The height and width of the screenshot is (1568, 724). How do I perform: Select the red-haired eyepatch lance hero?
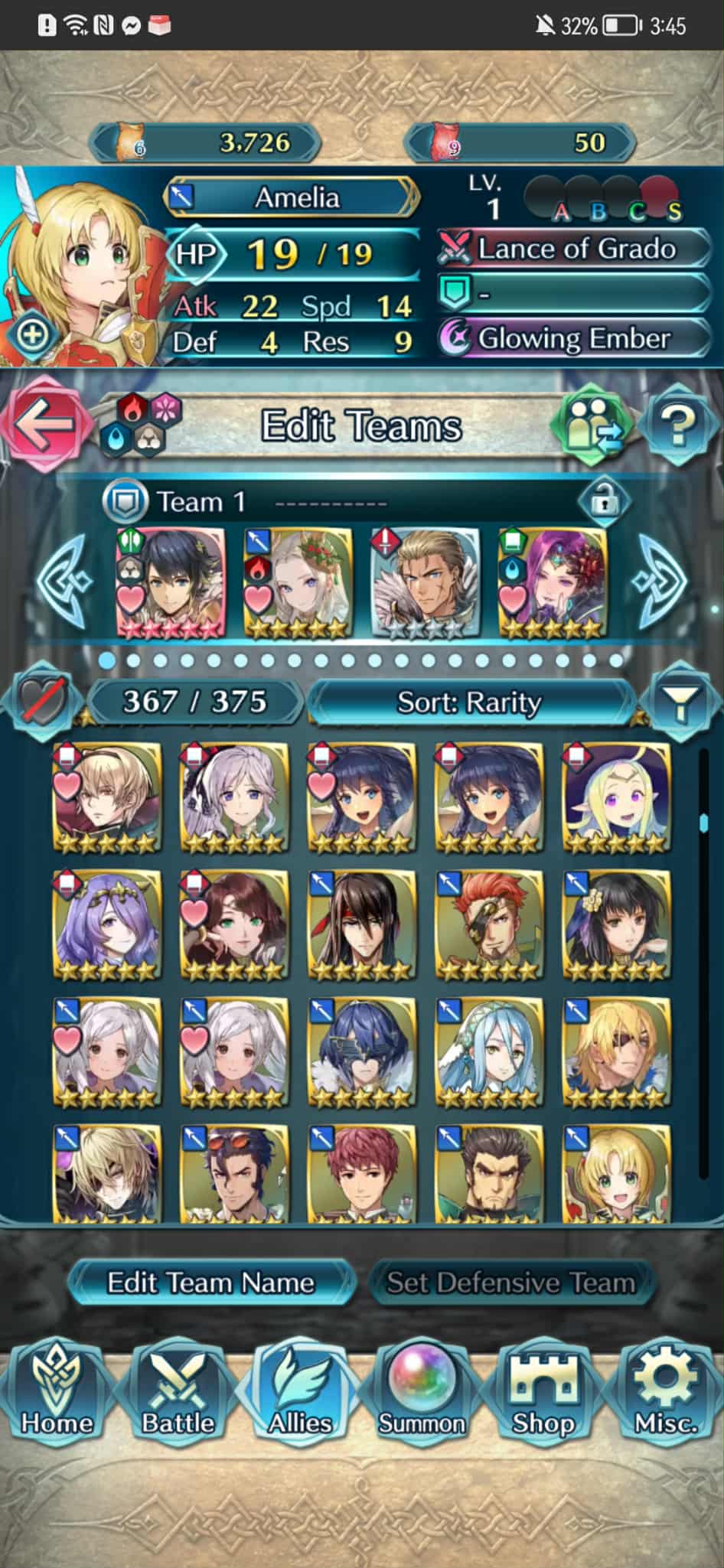[x=489, y=925]
